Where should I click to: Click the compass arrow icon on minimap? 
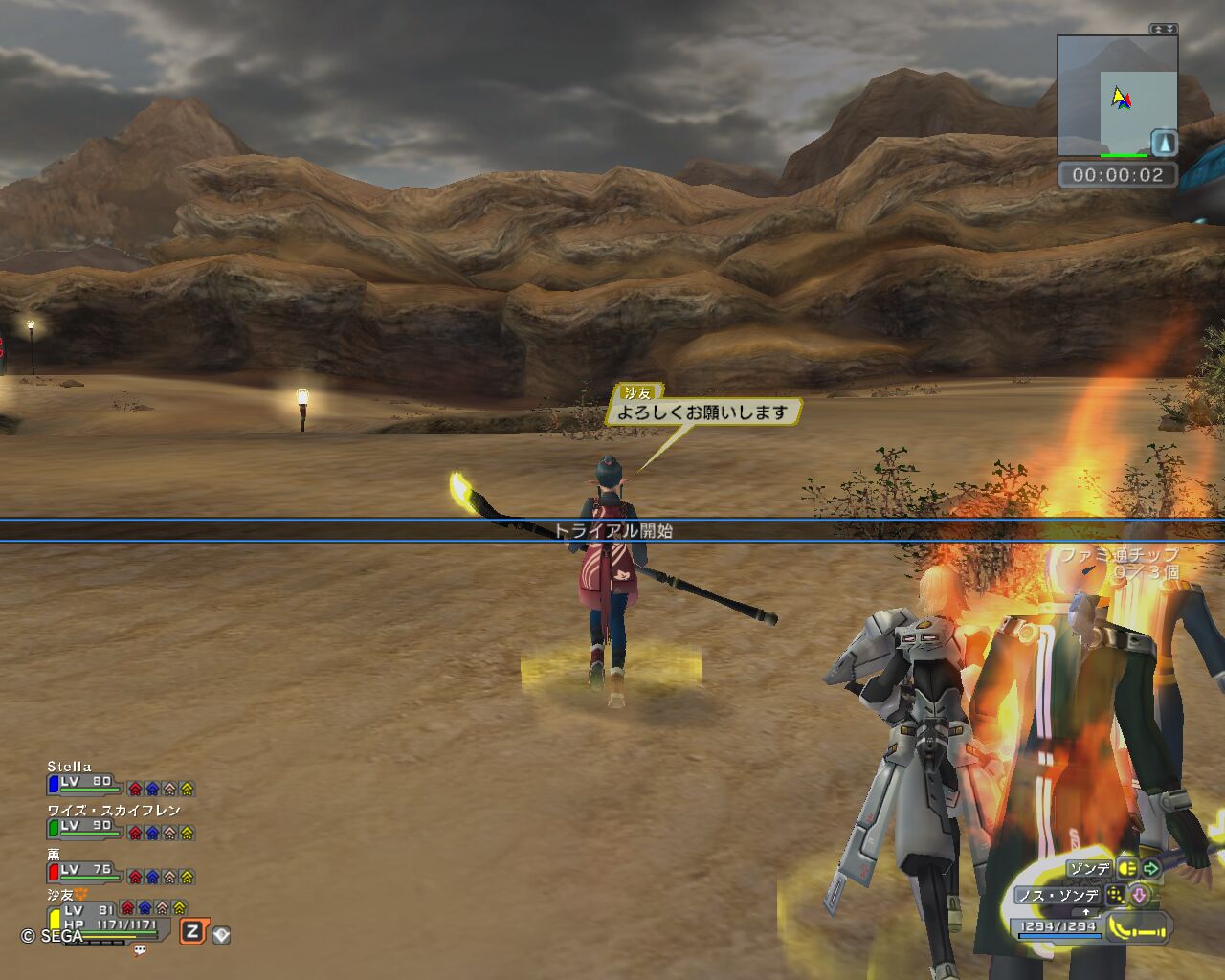[x=1164, y=143]
